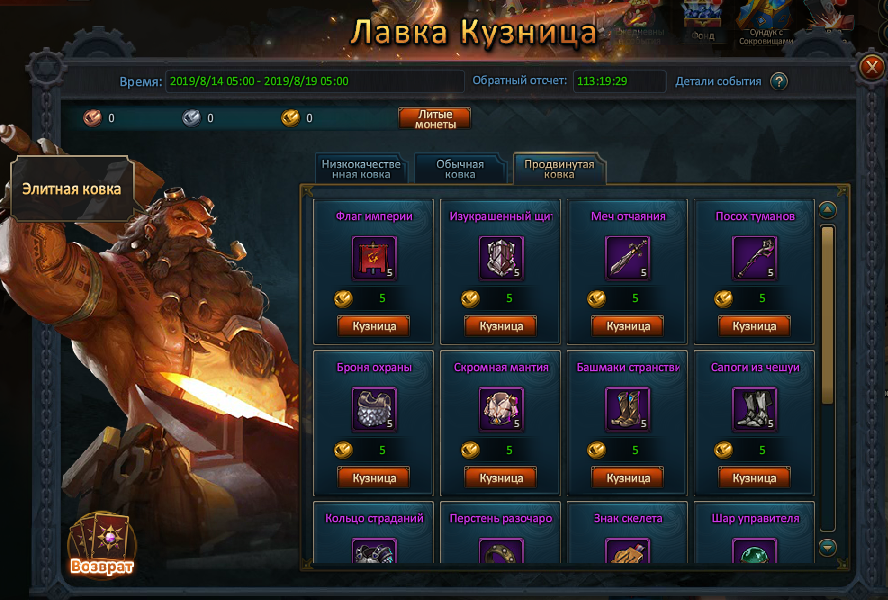Viewport: 888px width, 600px height.
Task: Open the Элитная ковка section
Action: click(x=72, y=188)
